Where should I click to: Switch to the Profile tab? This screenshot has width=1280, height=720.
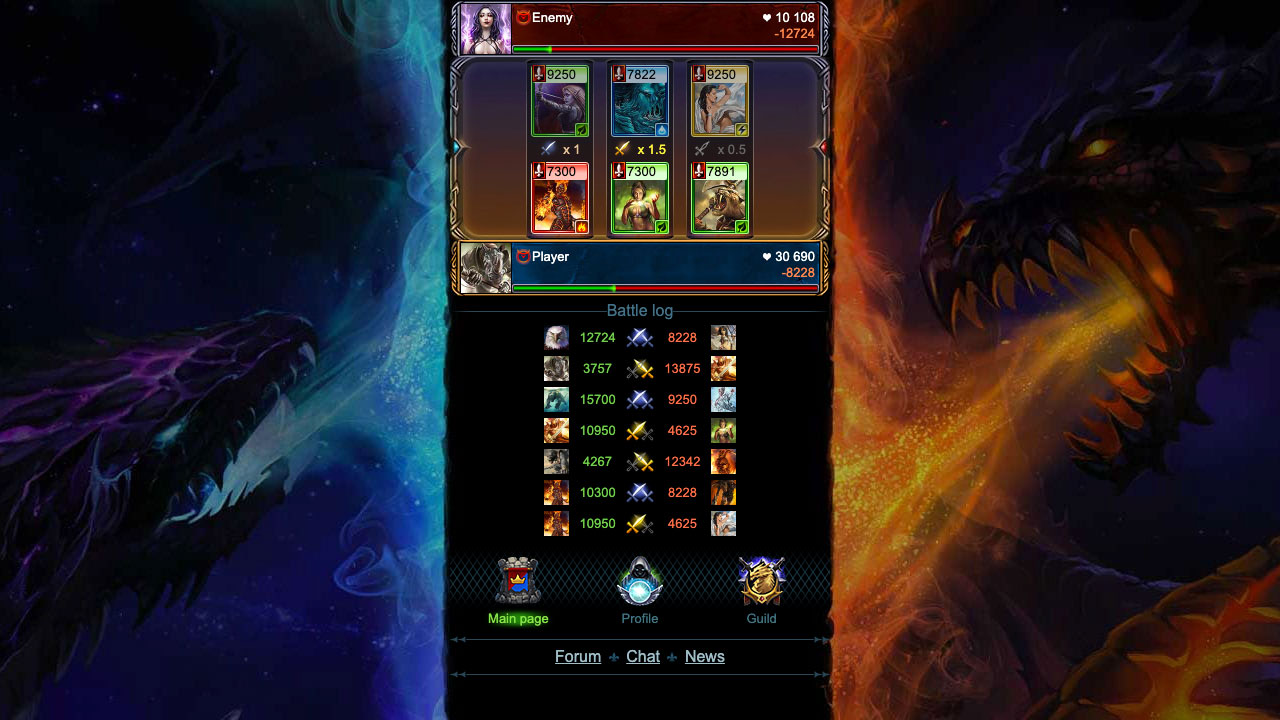tap(639, 618)
